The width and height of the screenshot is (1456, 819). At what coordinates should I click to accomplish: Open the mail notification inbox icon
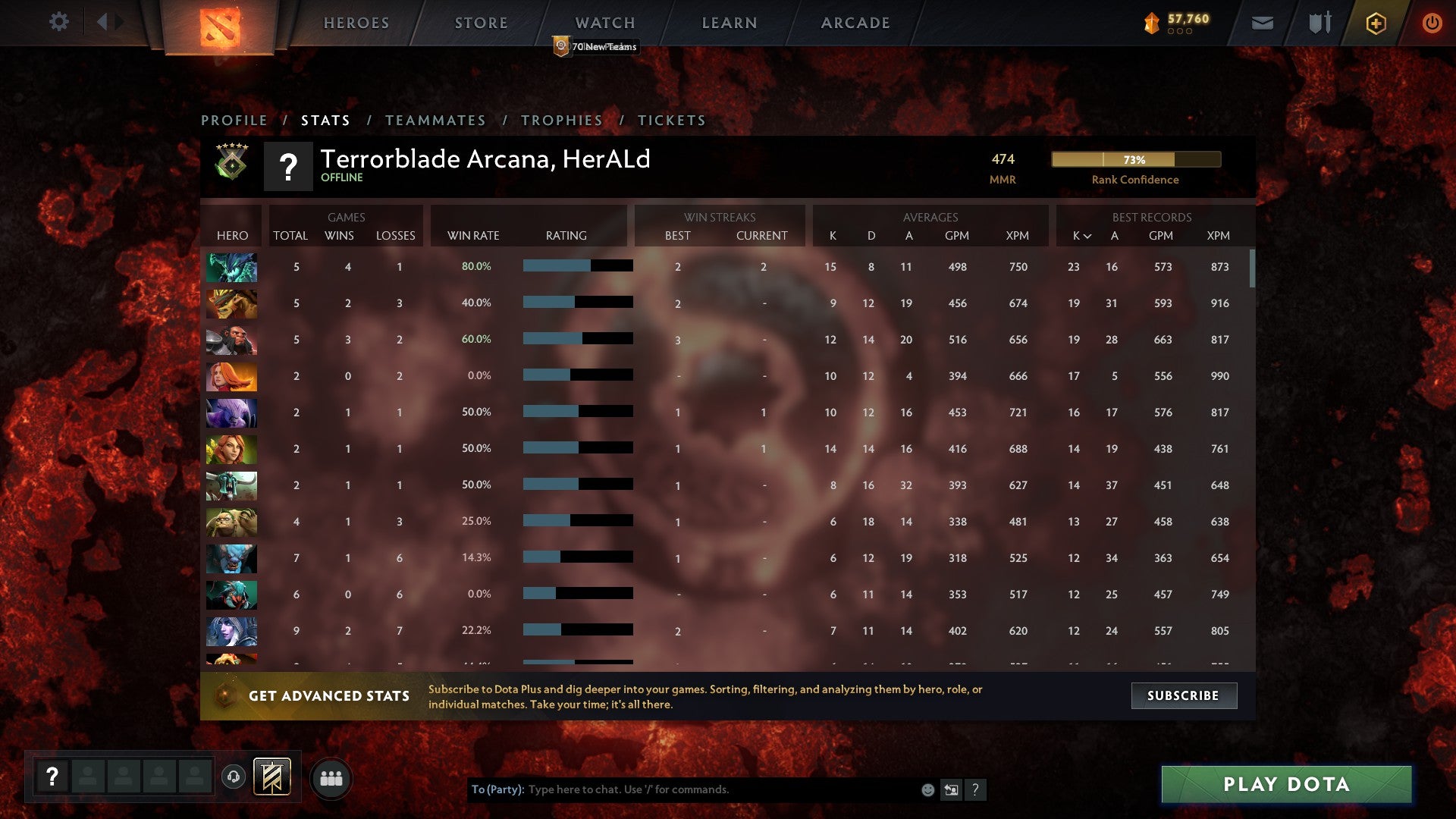1263,23
